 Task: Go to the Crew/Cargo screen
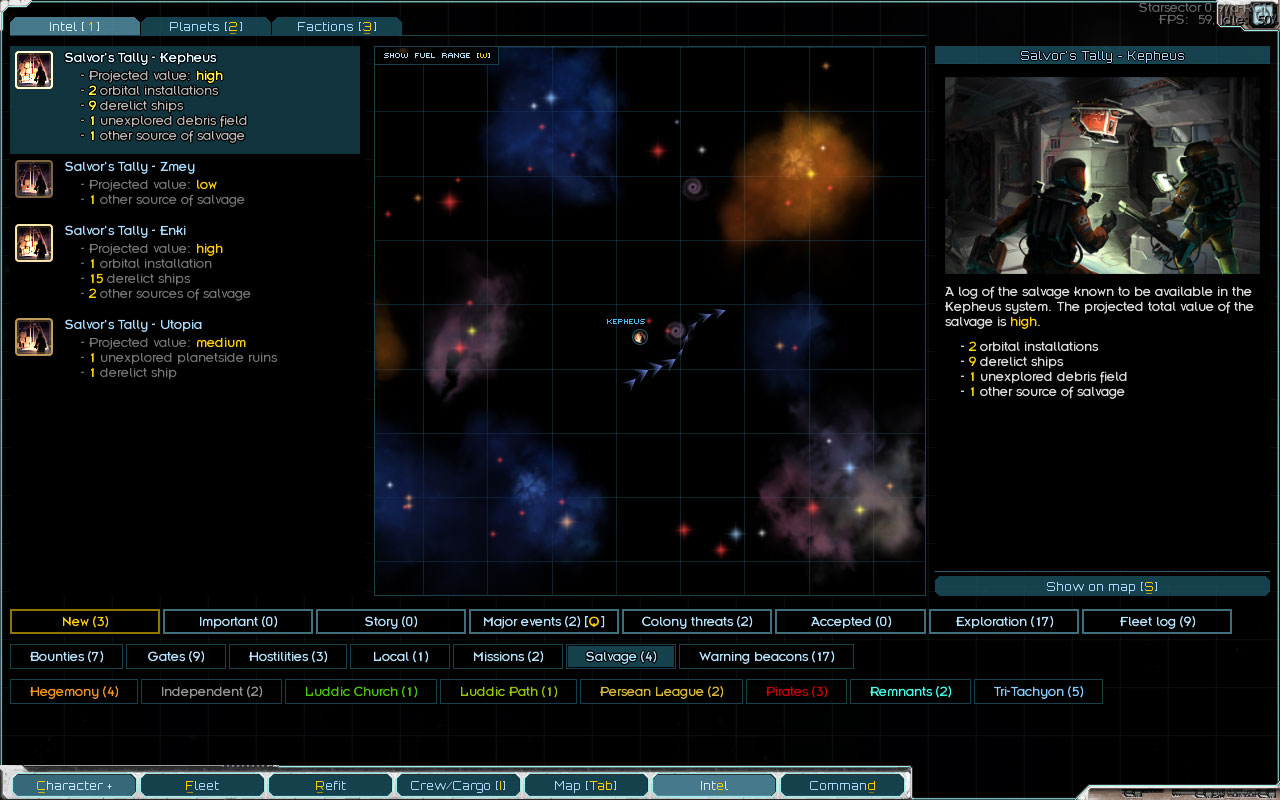click(x=458, y=786)
